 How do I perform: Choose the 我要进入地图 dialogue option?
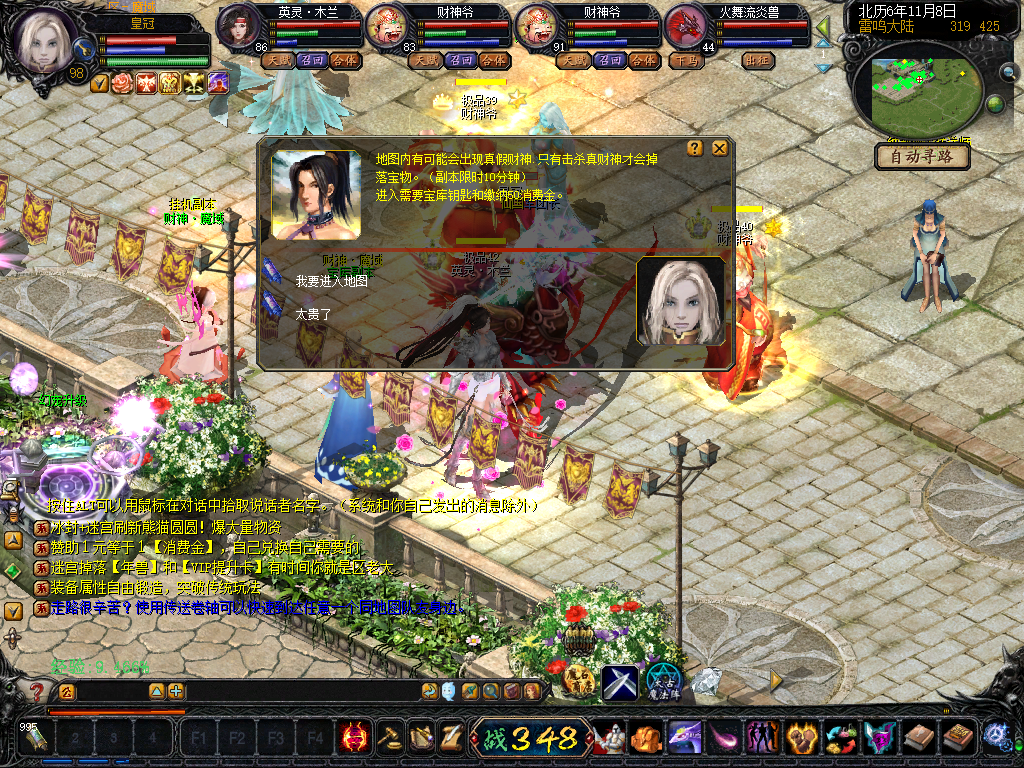point(332,282)
